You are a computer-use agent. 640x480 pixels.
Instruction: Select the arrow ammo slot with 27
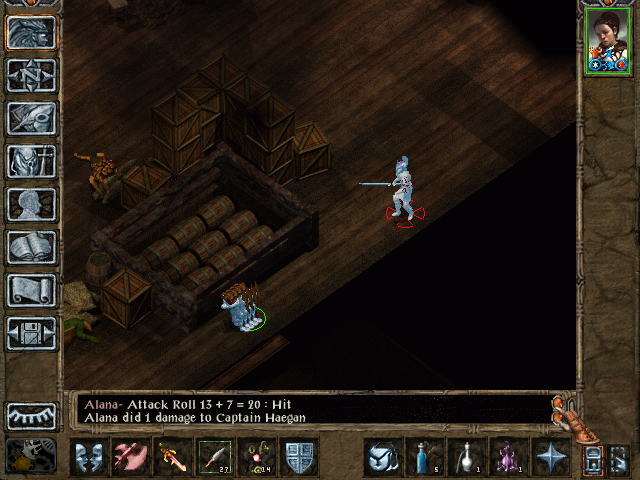pos(214,457)
